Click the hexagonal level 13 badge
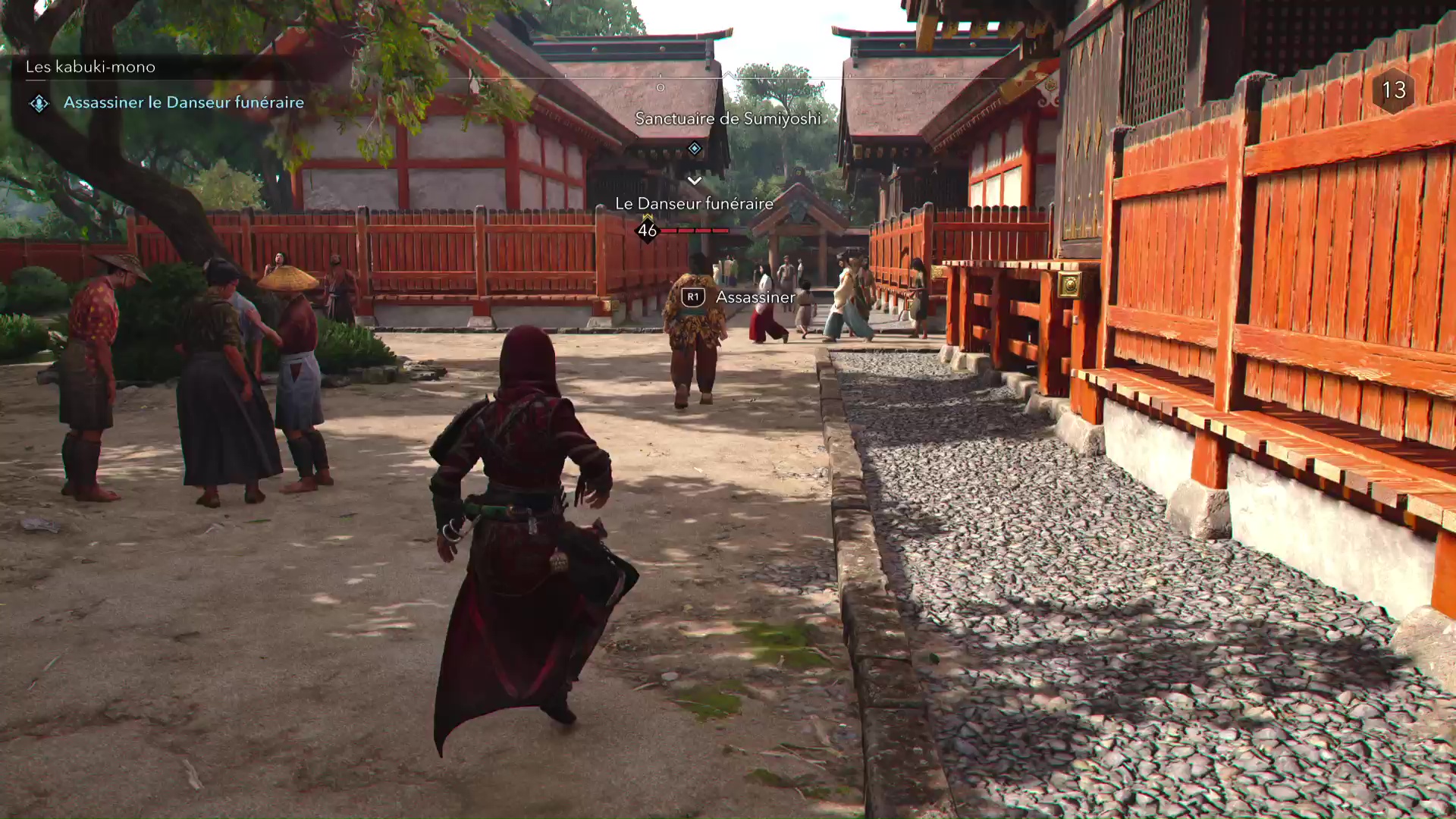This screenshot has width=1456, height=819. [x=1394, y=92]
